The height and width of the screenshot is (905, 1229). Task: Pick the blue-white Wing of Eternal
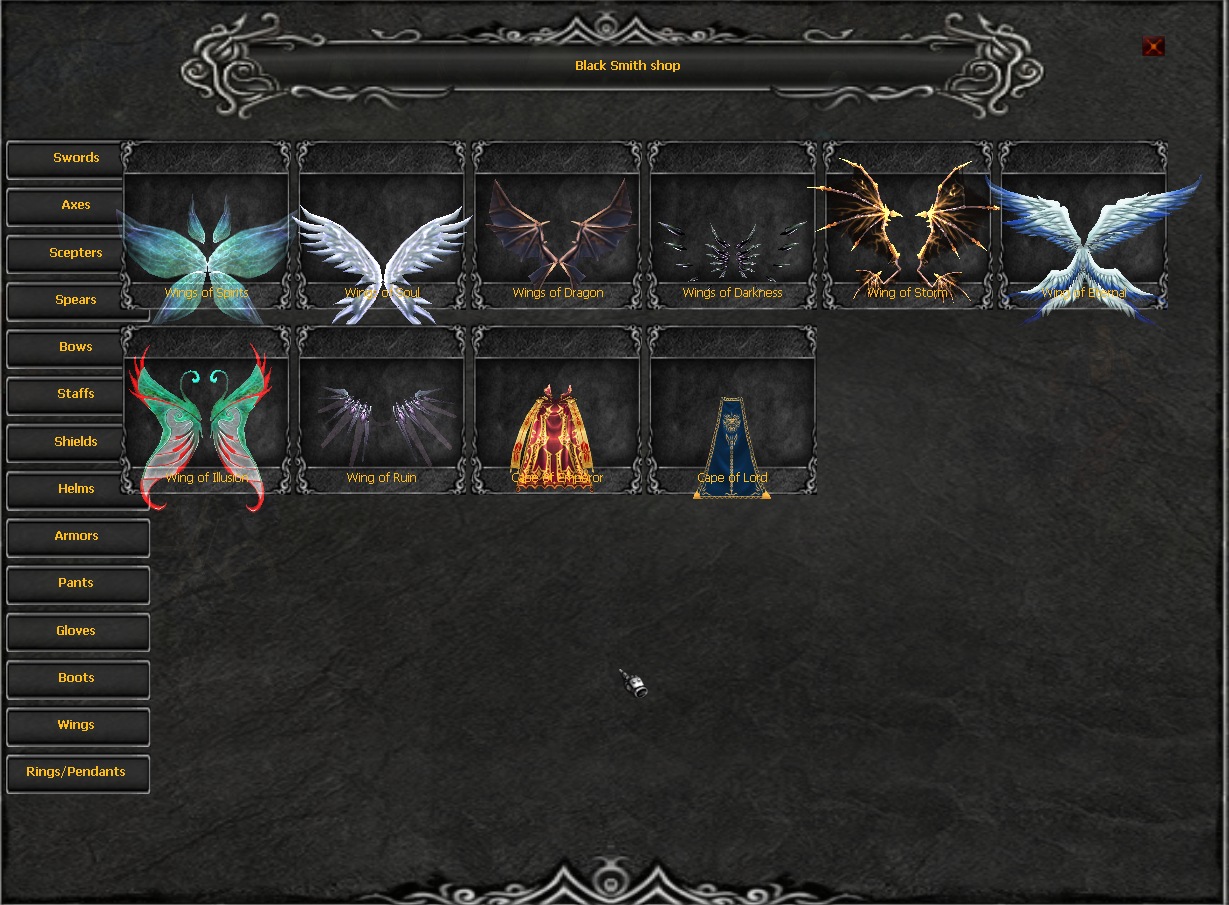(x=1084, y=240)
